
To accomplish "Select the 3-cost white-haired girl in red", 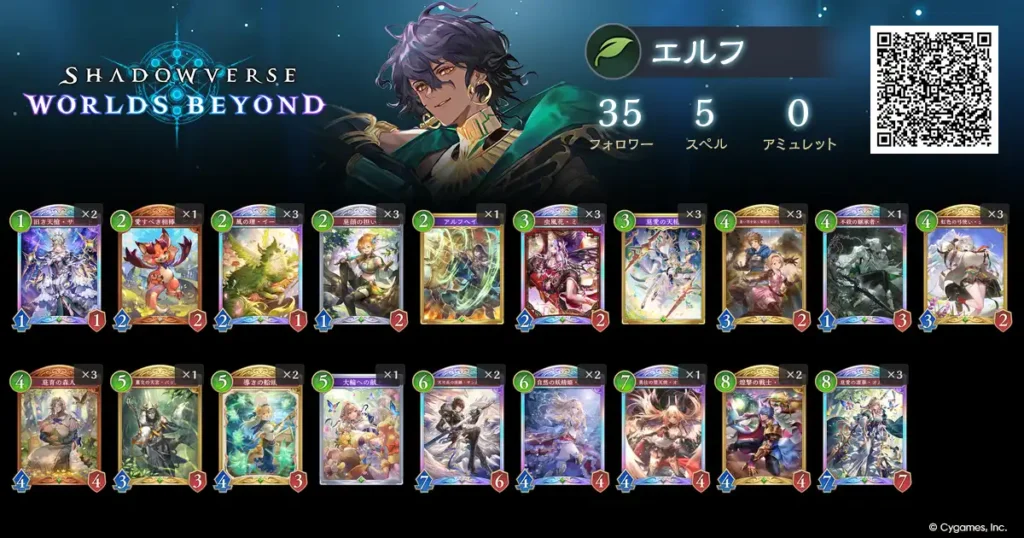I will pyautogui.click(x=562, y=270).
